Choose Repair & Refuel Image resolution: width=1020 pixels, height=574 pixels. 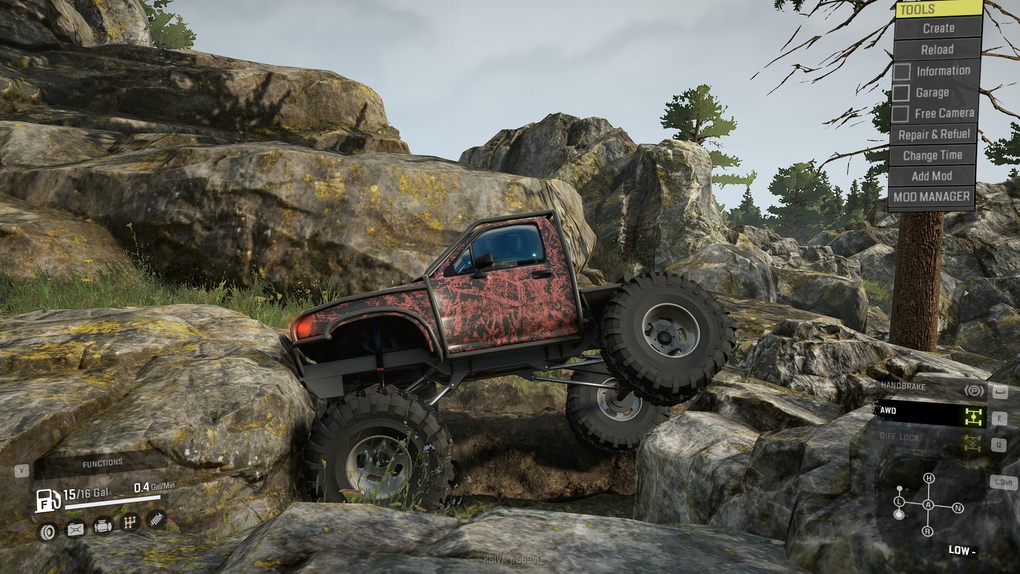coord(934,134)
